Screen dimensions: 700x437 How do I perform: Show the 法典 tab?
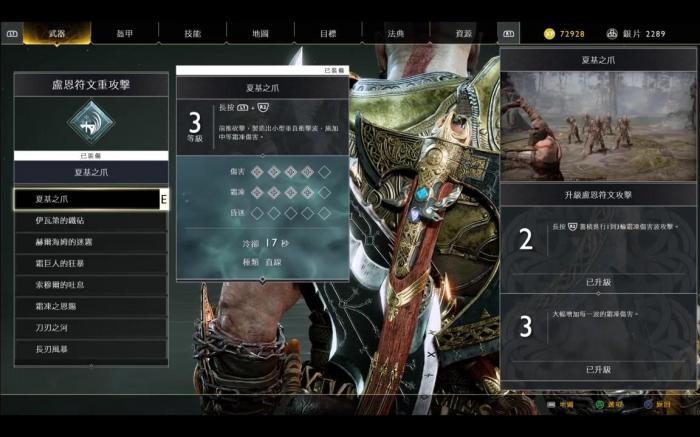point(396,34)
